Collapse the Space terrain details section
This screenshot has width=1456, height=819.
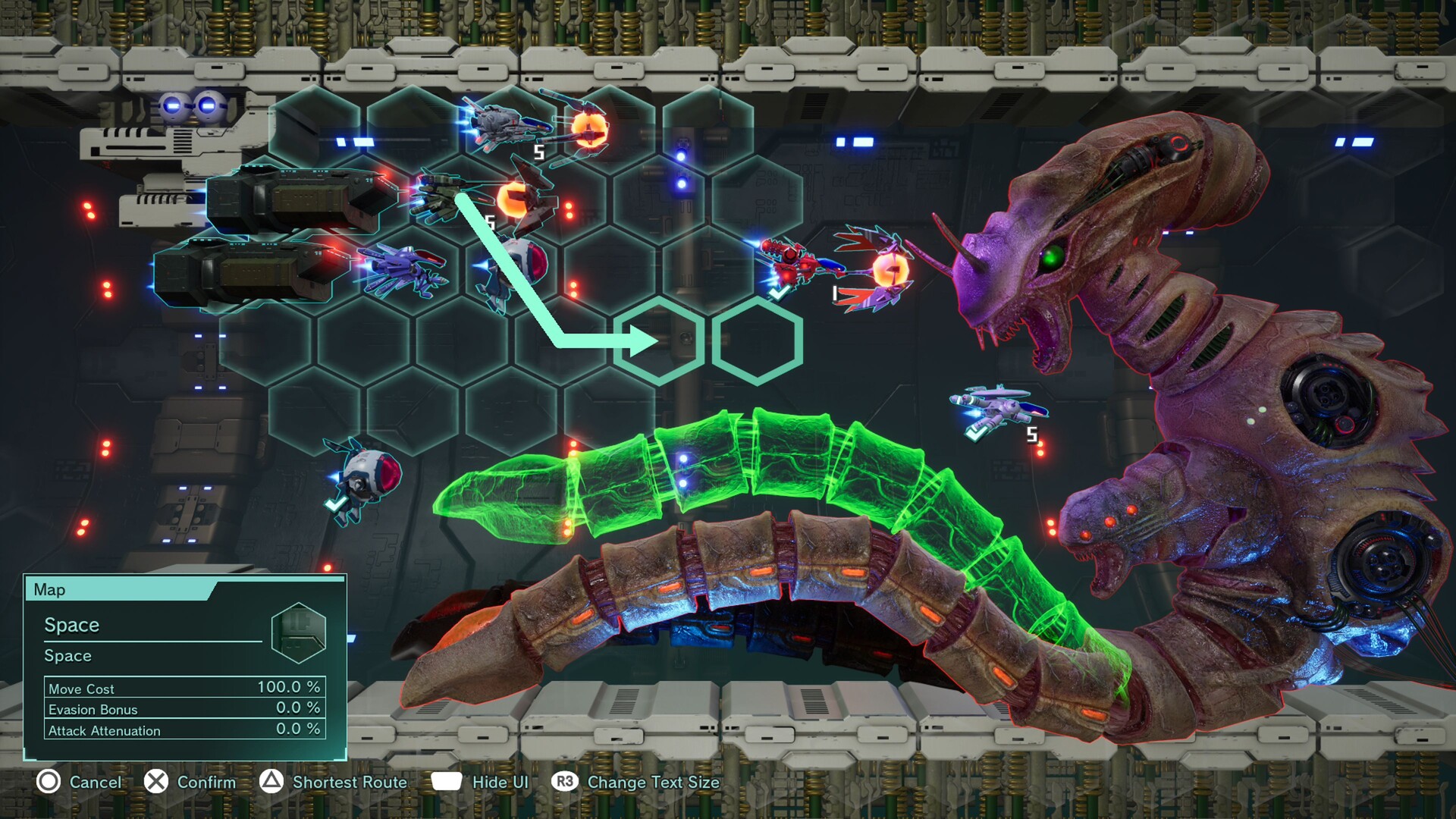pyautogui.click(x=70, y=655)
